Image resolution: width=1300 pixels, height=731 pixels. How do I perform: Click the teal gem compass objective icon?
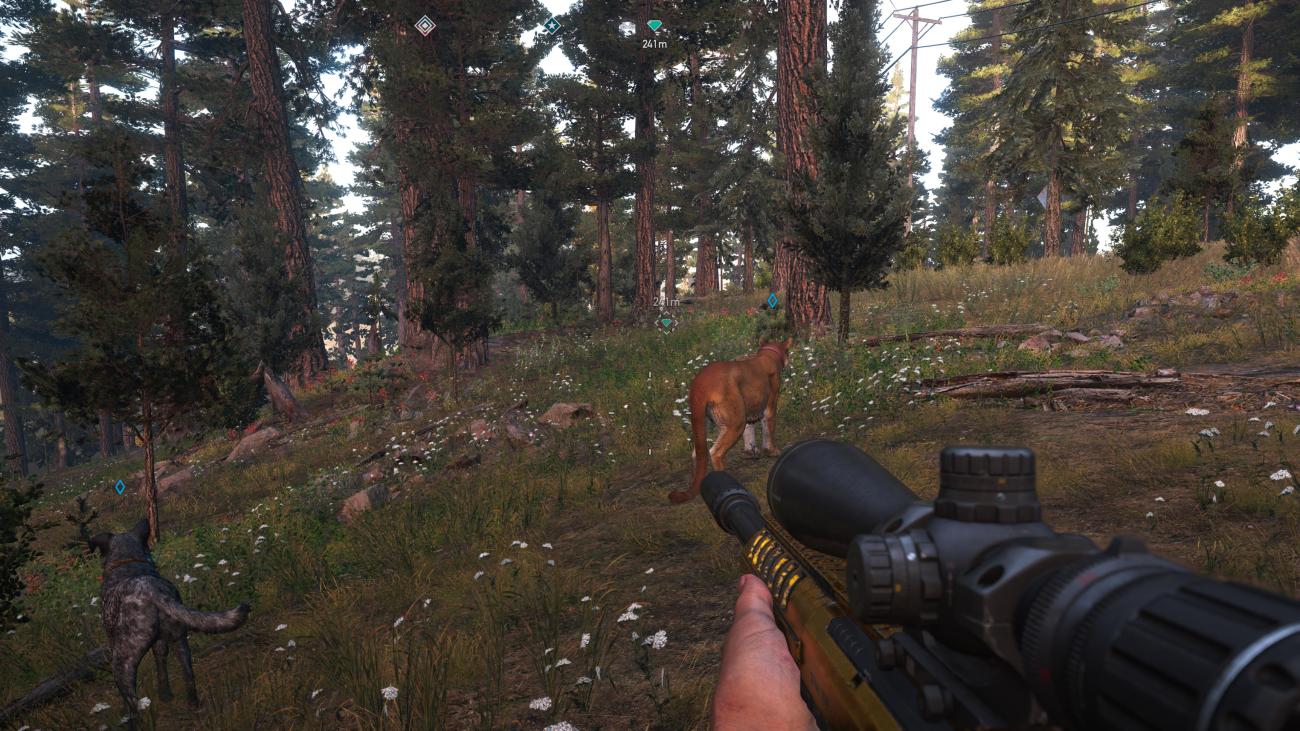tap(654, 25)
